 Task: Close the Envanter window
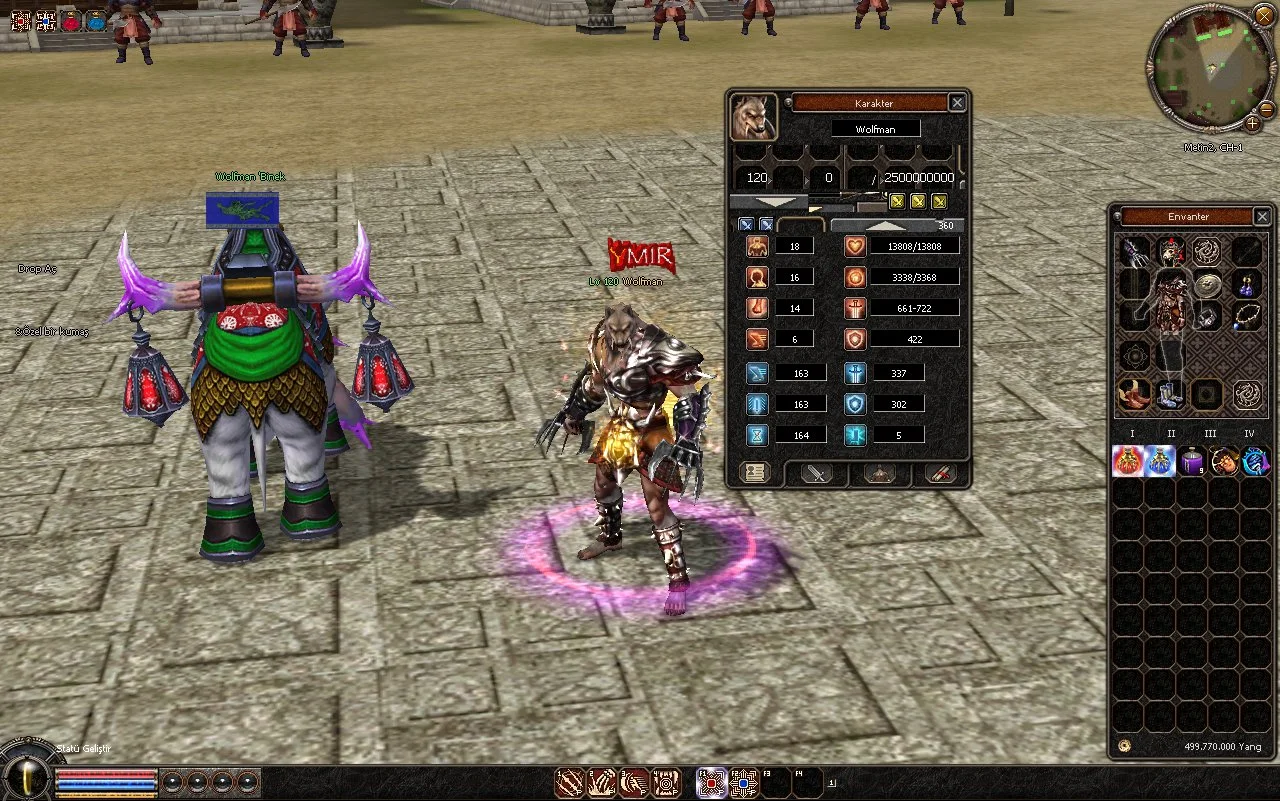click(x=1262, y=217)
